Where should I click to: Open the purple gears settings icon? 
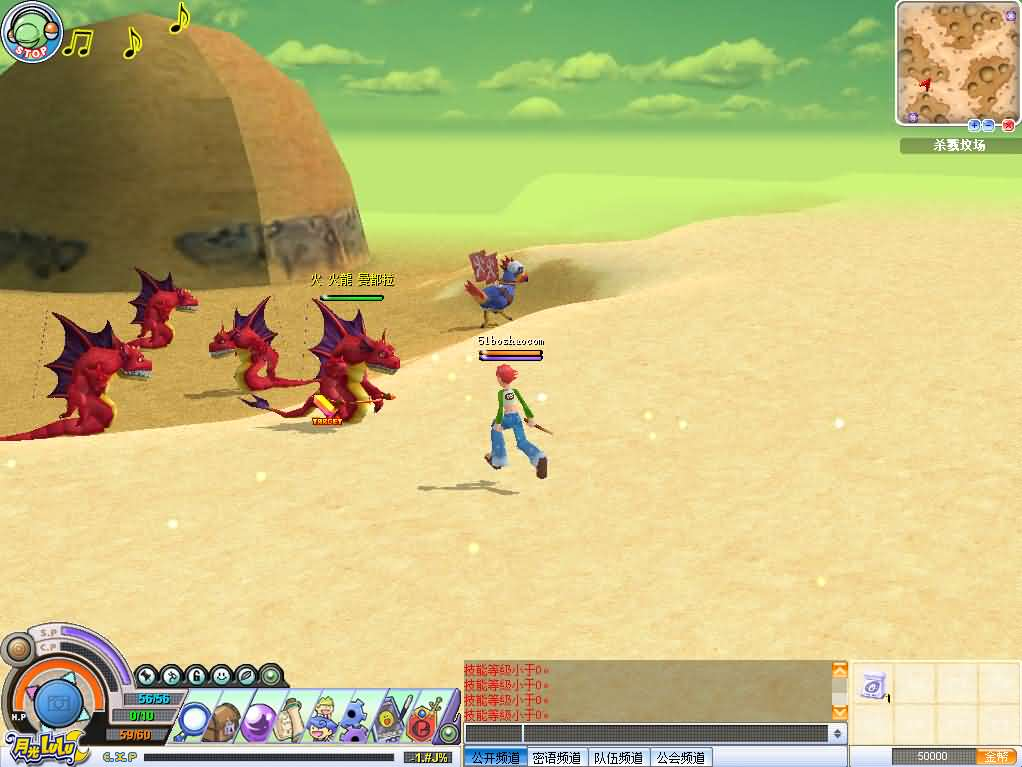point(355,719)
